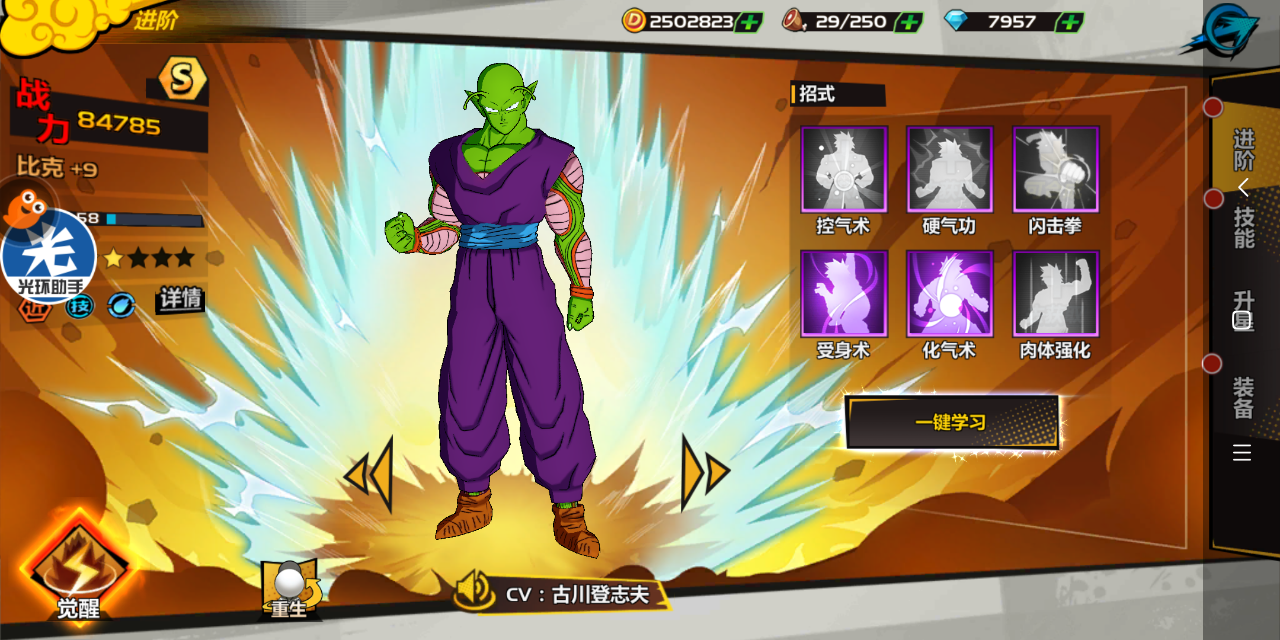Open the 重生 rebirth option
1280x640 pixels.
click(290, 590)
